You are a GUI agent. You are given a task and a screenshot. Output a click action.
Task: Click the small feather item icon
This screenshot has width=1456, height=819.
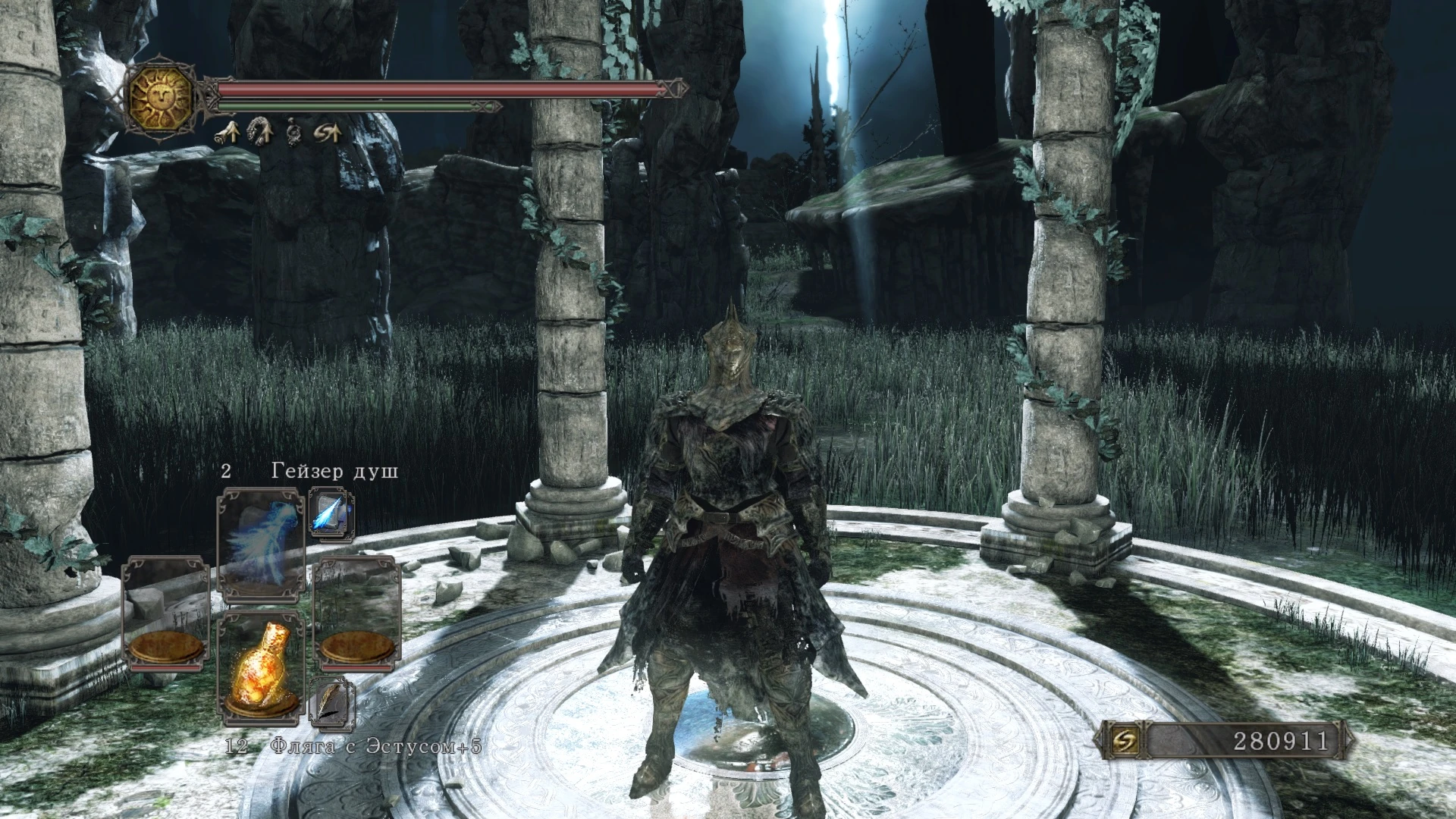click(x=331, y=701)
